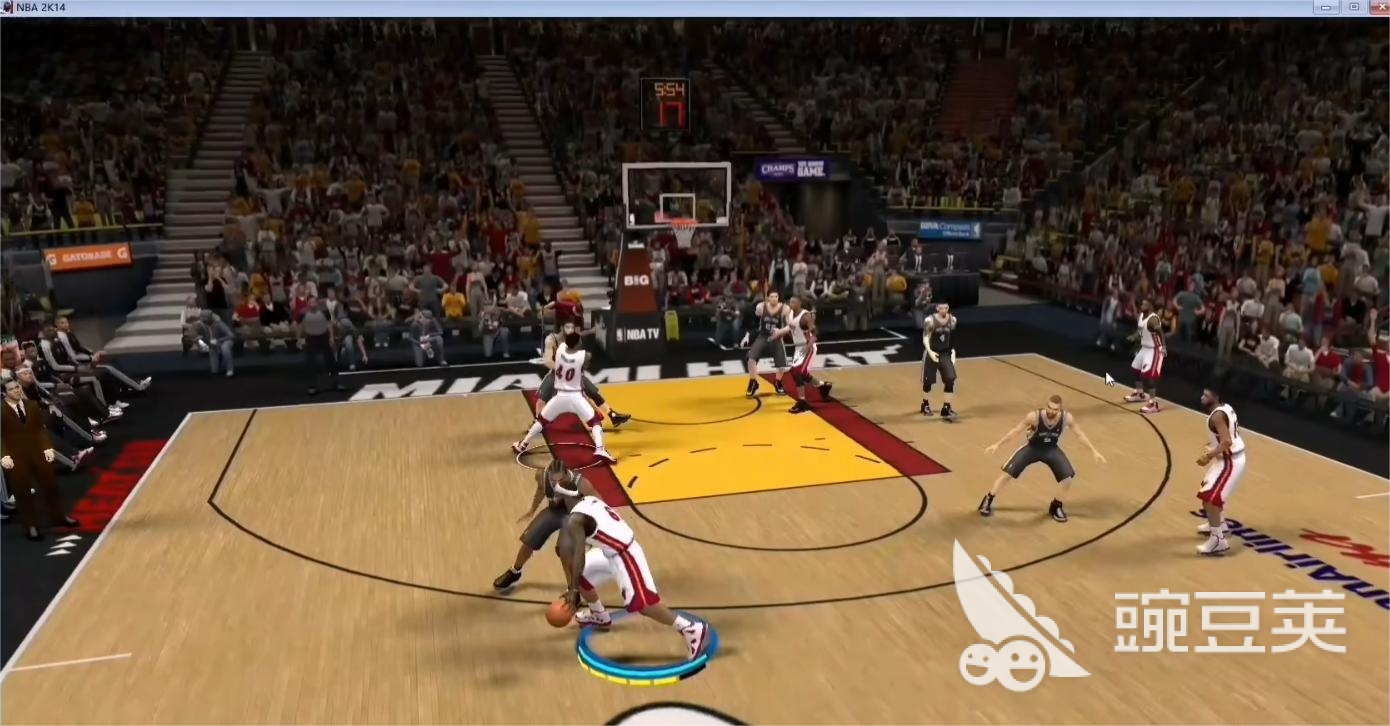Click the game clock reading 5:54
This screenshot has width=1390, height=726.
click(671, 91)
